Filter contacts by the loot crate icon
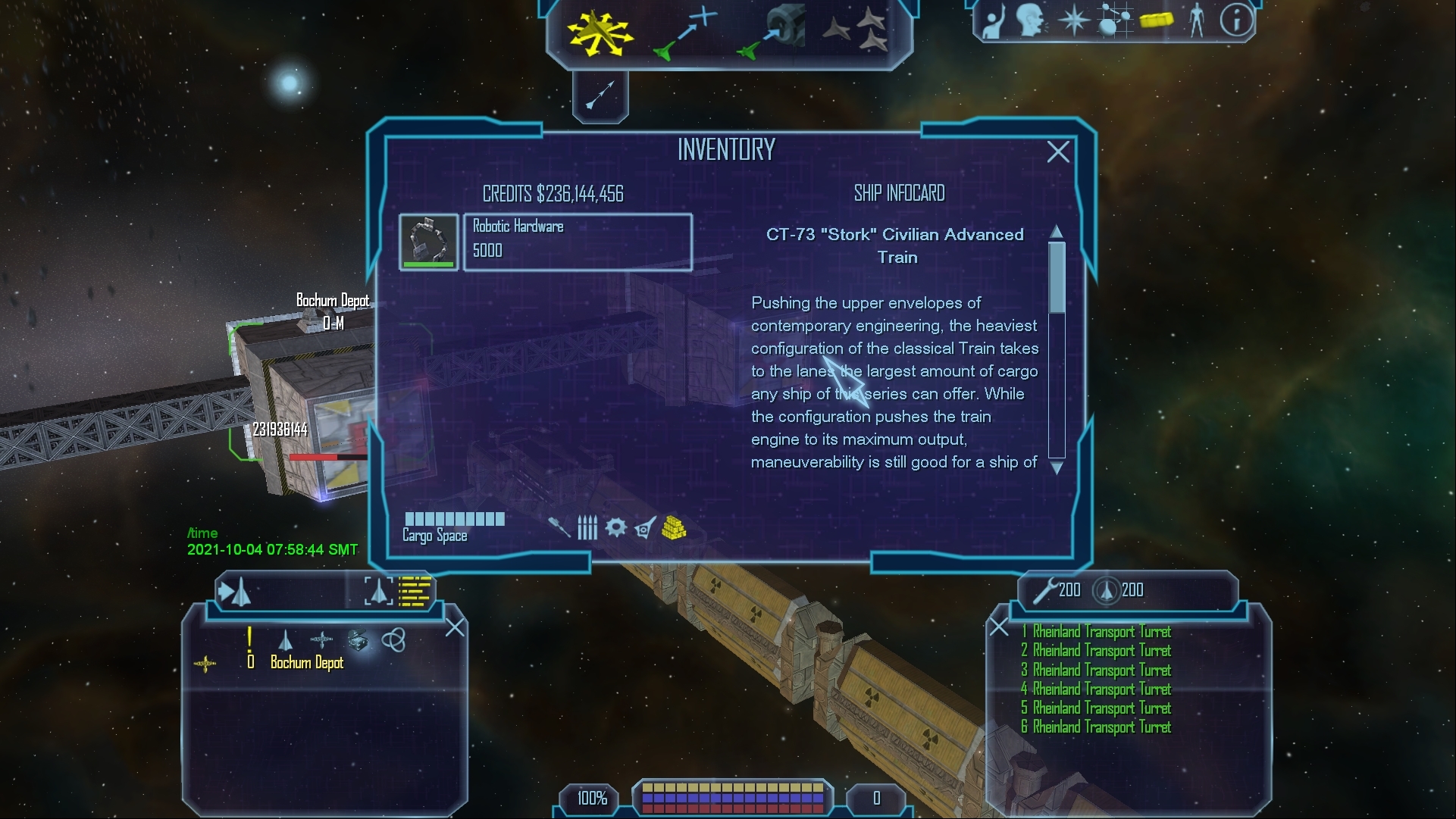This screenshot has height=819, width=1456. 358,640
